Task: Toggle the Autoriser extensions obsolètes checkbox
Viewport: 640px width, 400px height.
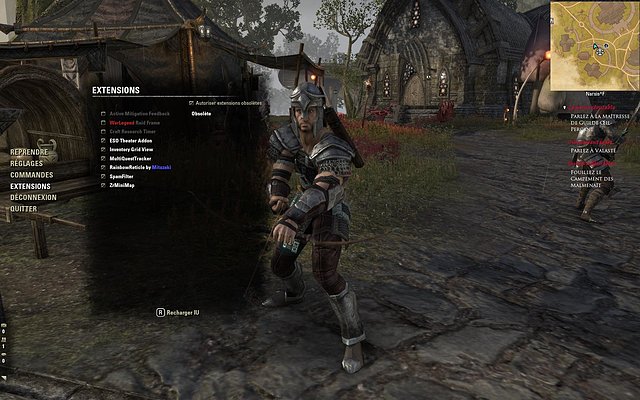Action: coord(191,103)
